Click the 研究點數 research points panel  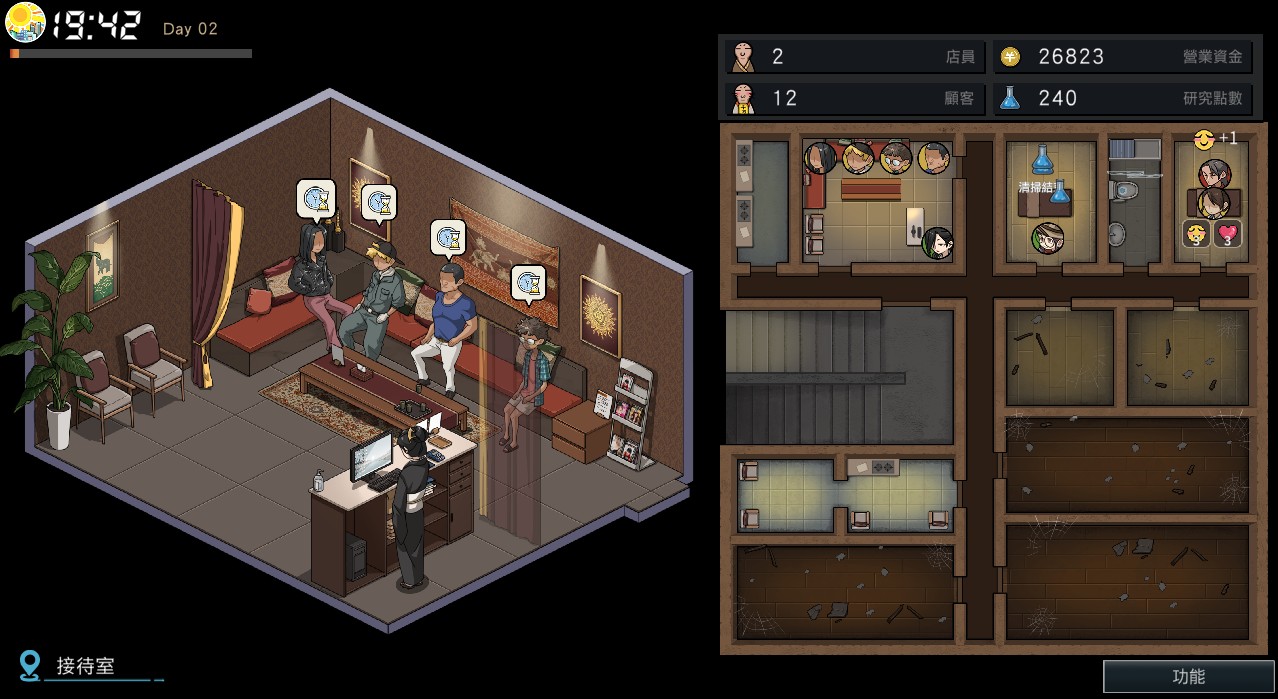(x=1122, y=98)
